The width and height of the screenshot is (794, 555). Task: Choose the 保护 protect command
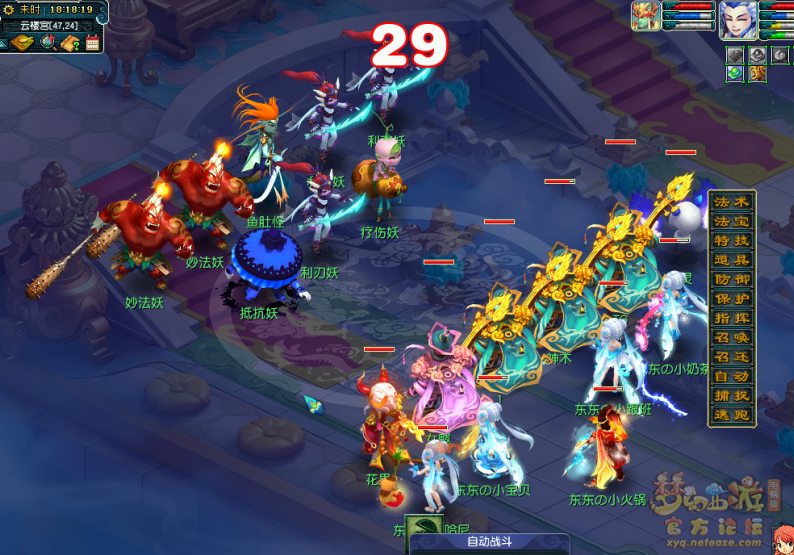731,298
